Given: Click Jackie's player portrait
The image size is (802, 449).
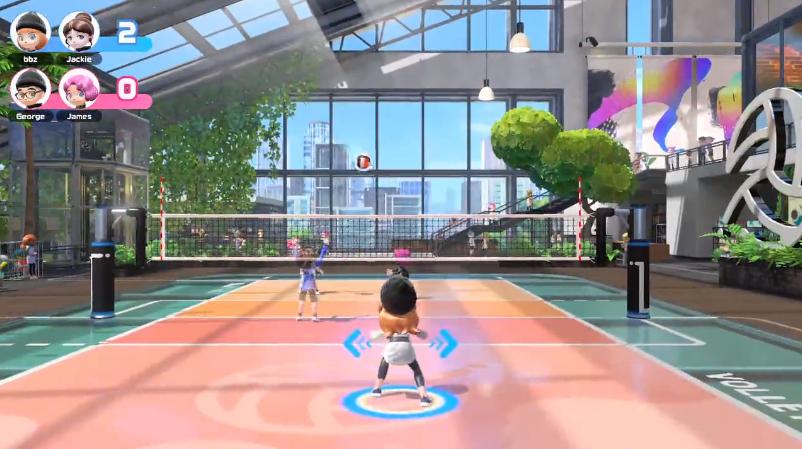Looking at the screenshot, I should click(x=79, y=31).
